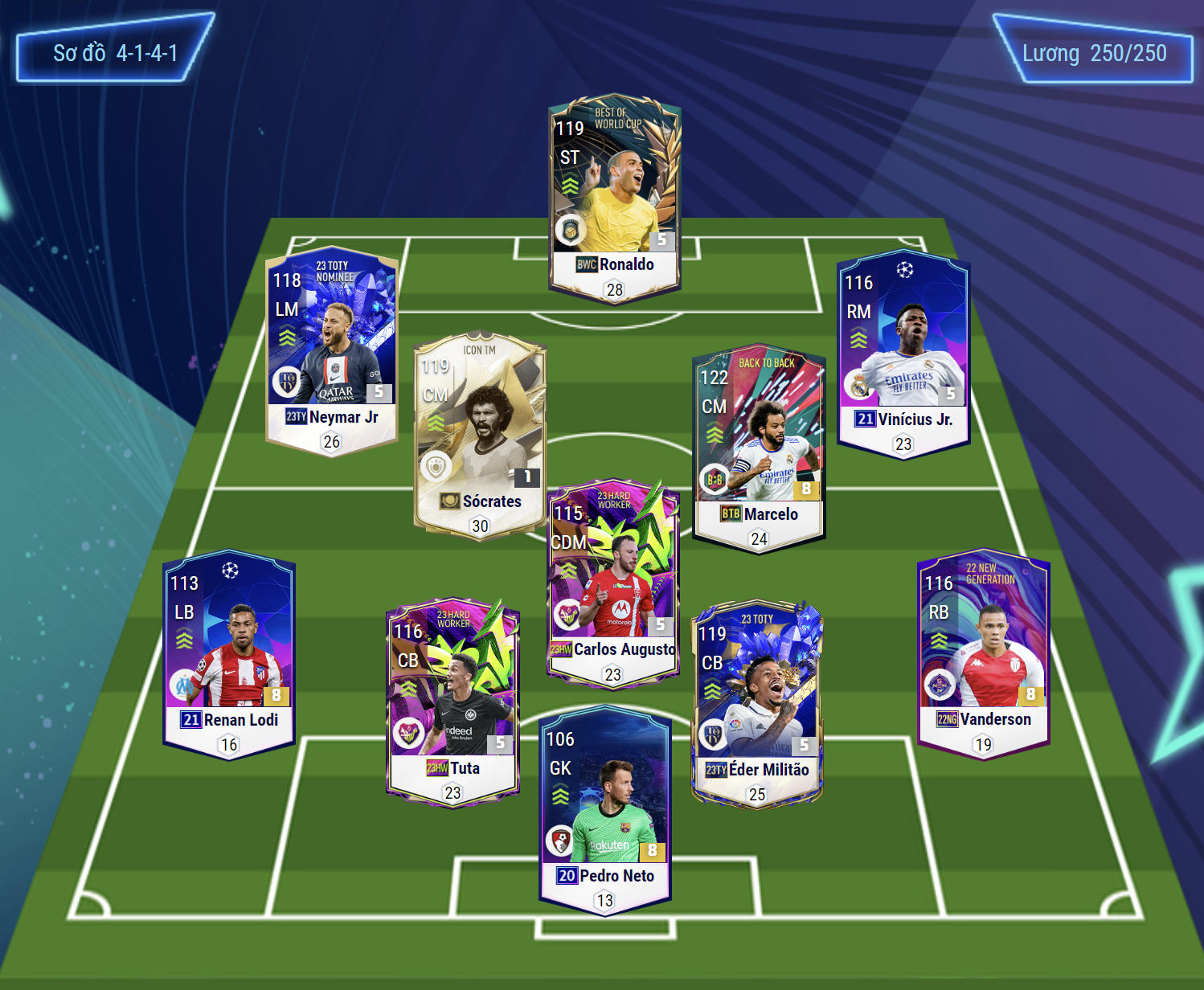Pick the Sócrates icon card

tap(480, 436)
